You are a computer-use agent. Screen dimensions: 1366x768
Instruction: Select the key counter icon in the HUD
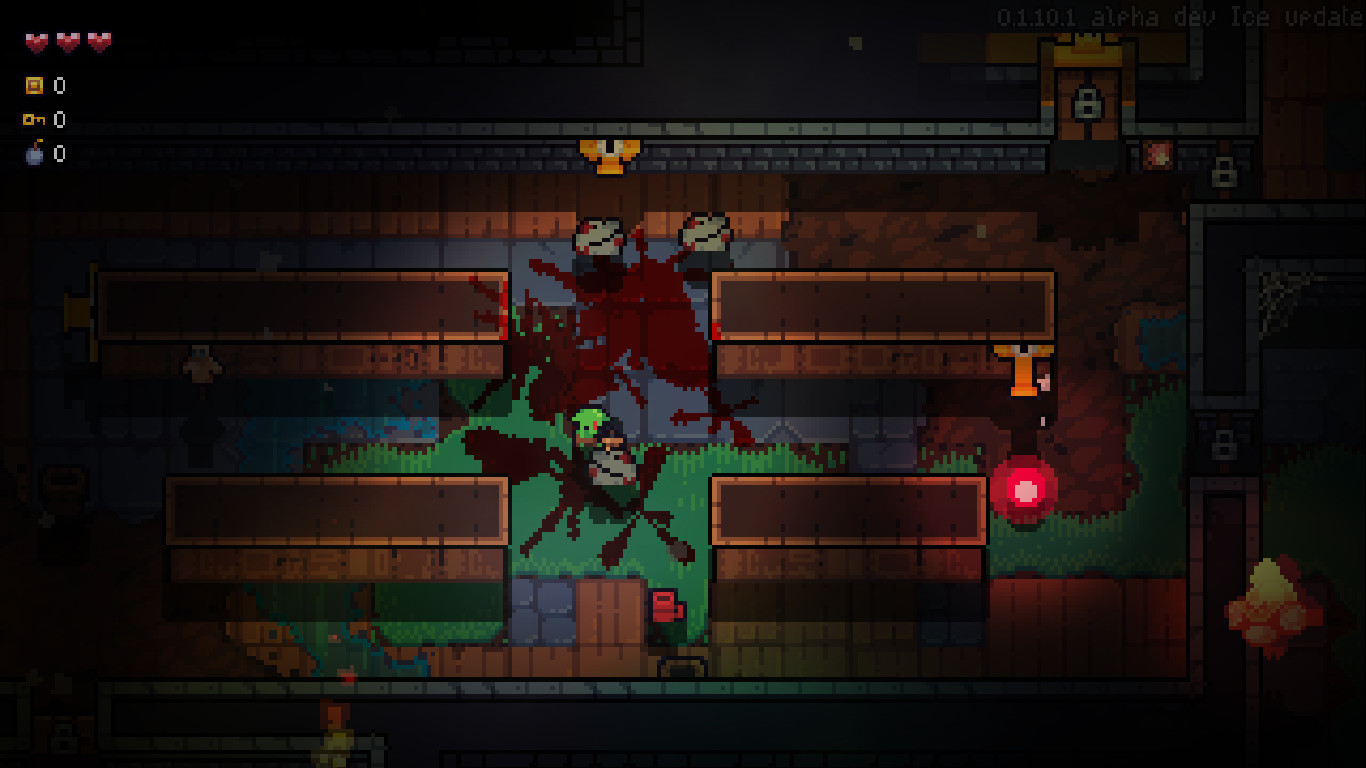coord(32,120)
